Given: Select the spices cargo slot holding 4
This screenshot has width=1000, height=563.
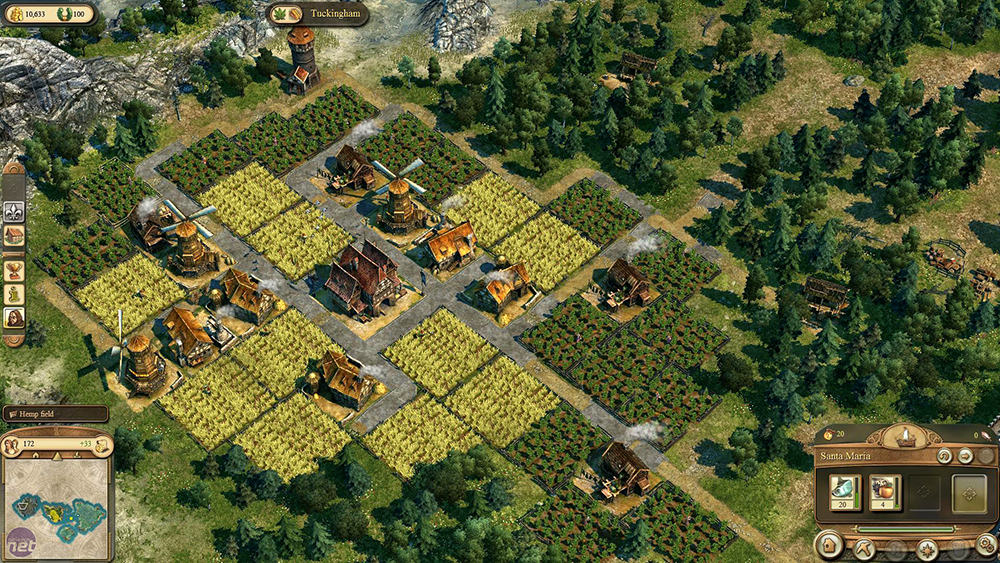Looking at the screenshot, I should click(x=885, y=492).
